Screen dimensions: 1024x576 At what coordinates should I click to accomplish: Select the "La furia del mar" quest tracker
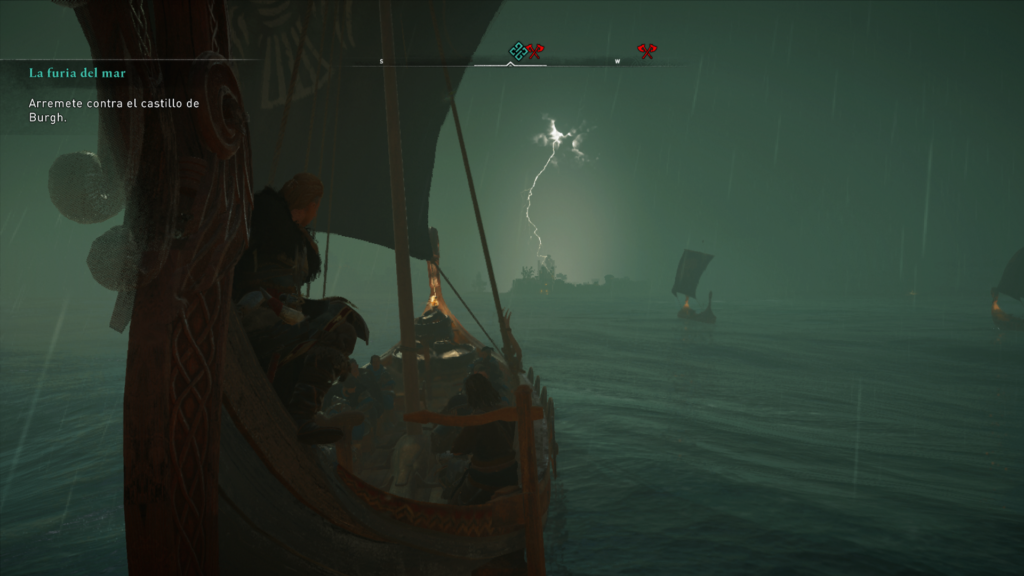tap(76, 73)
